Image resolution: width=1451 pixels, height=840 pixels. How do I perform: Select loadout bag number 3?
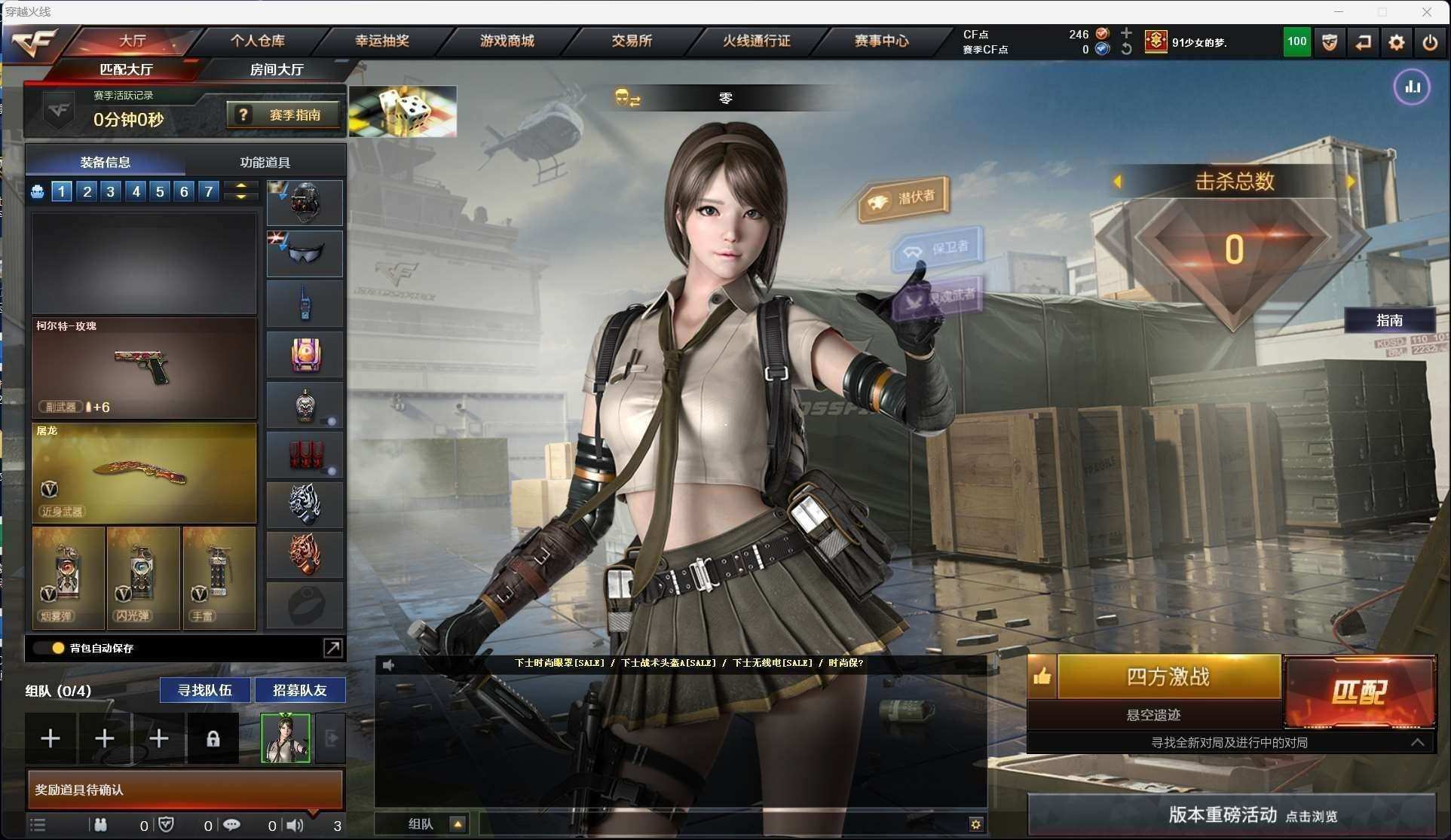point(111,191)
